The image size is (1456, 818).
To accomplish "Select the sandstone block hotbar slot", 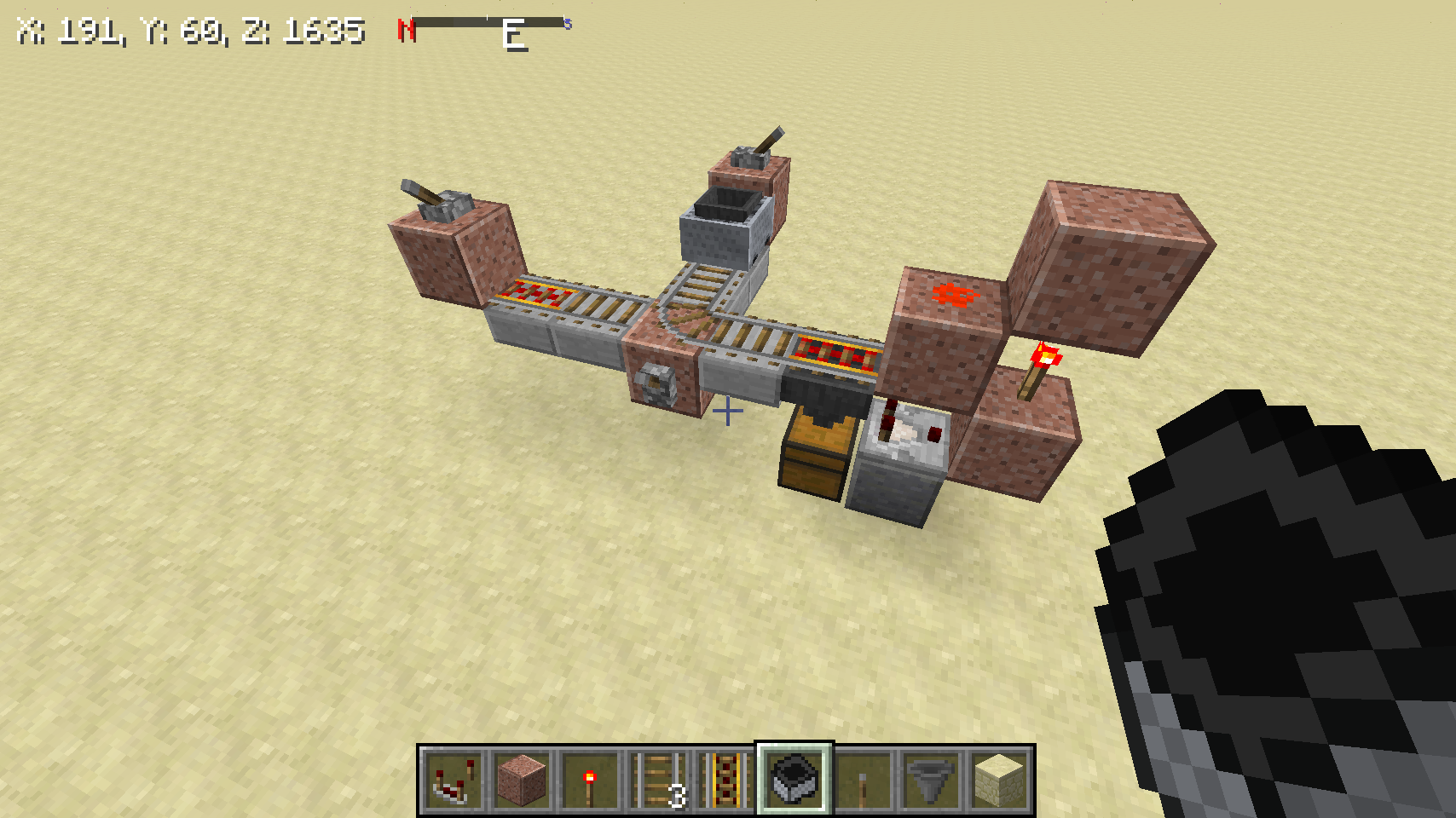I will (997, 777).
